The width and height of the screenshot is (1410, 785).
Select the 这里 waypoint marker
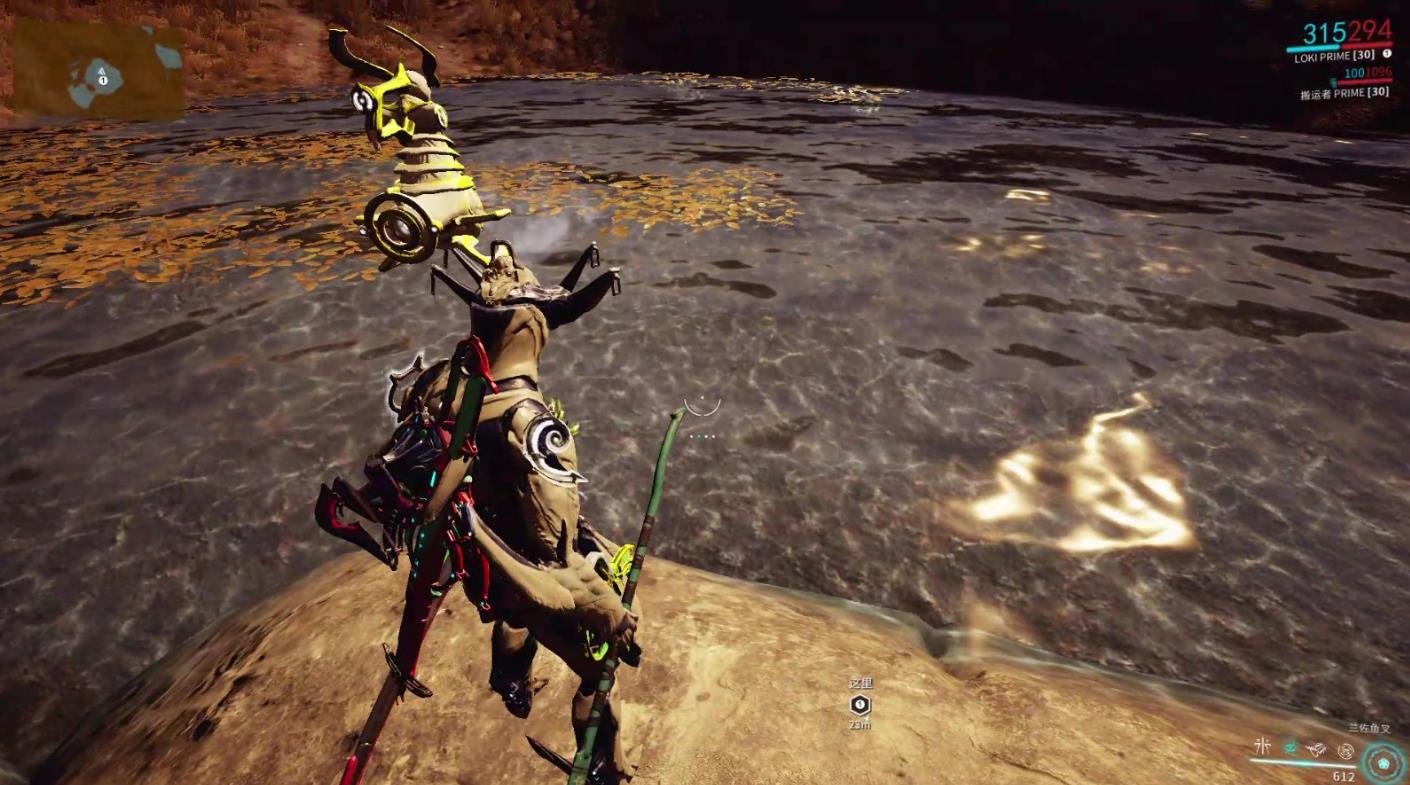point(859,704)
